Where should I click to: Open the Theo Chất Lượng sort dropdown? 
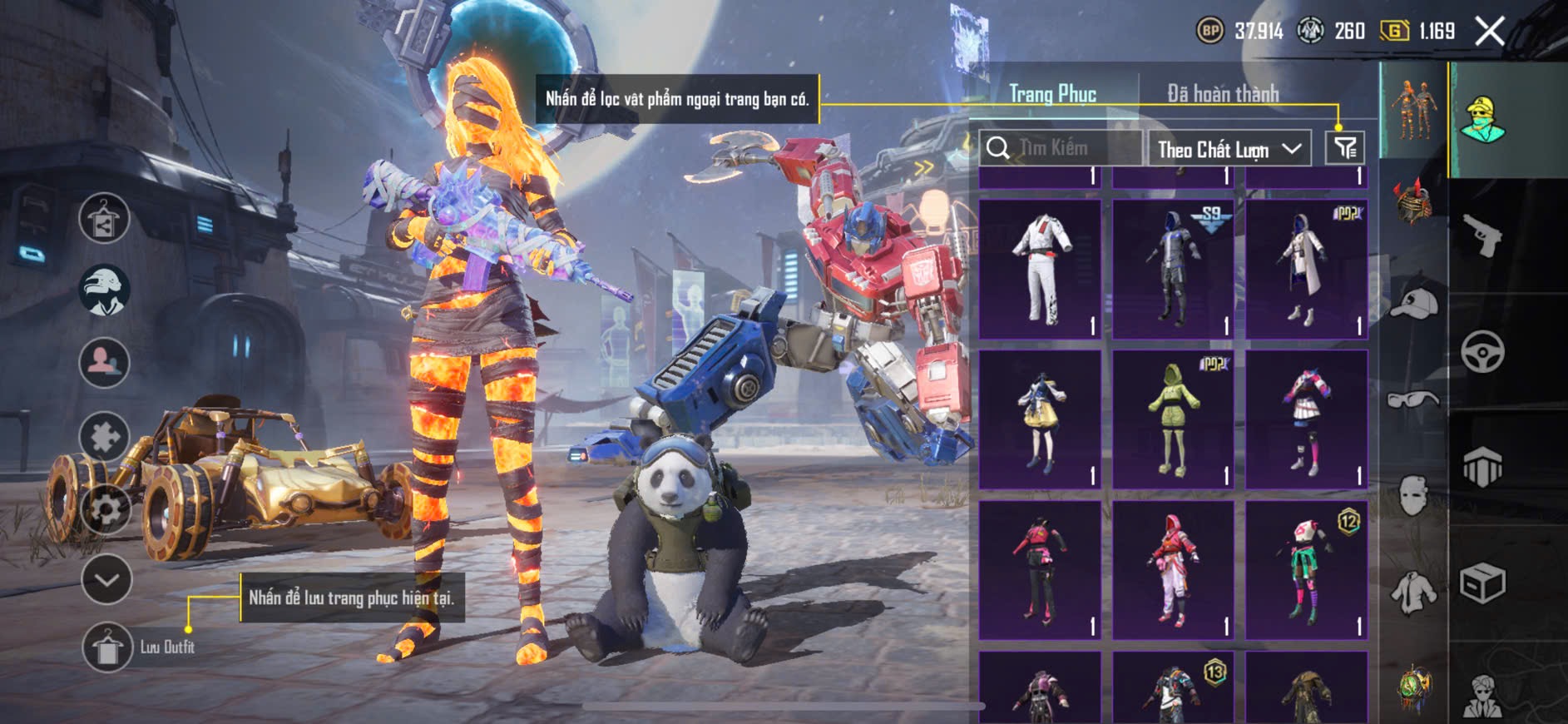1229,149
